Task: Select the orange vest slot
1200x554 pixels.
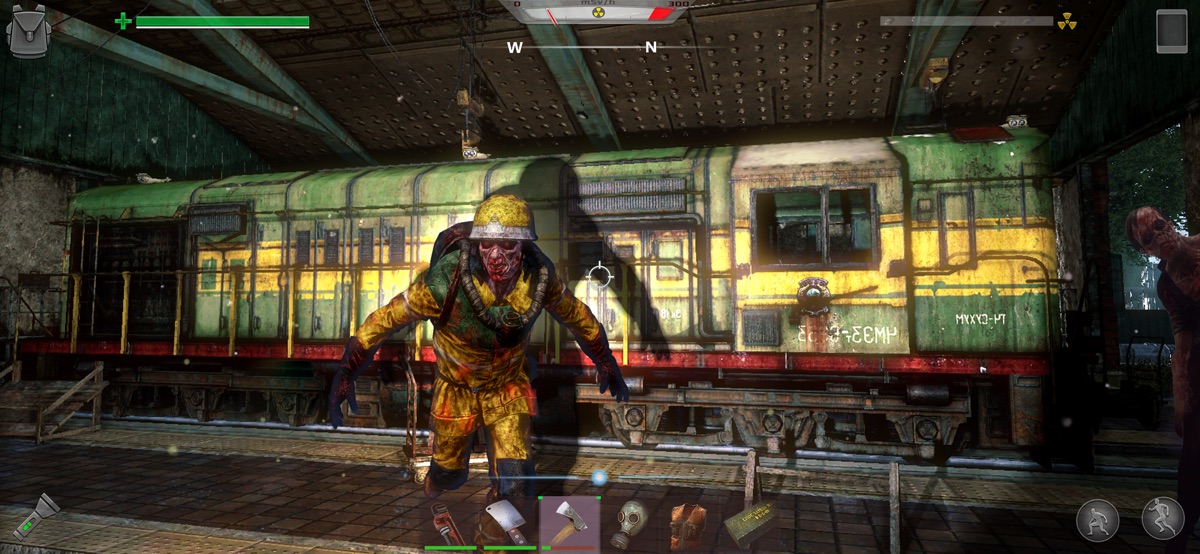Action: coord(689,523)
